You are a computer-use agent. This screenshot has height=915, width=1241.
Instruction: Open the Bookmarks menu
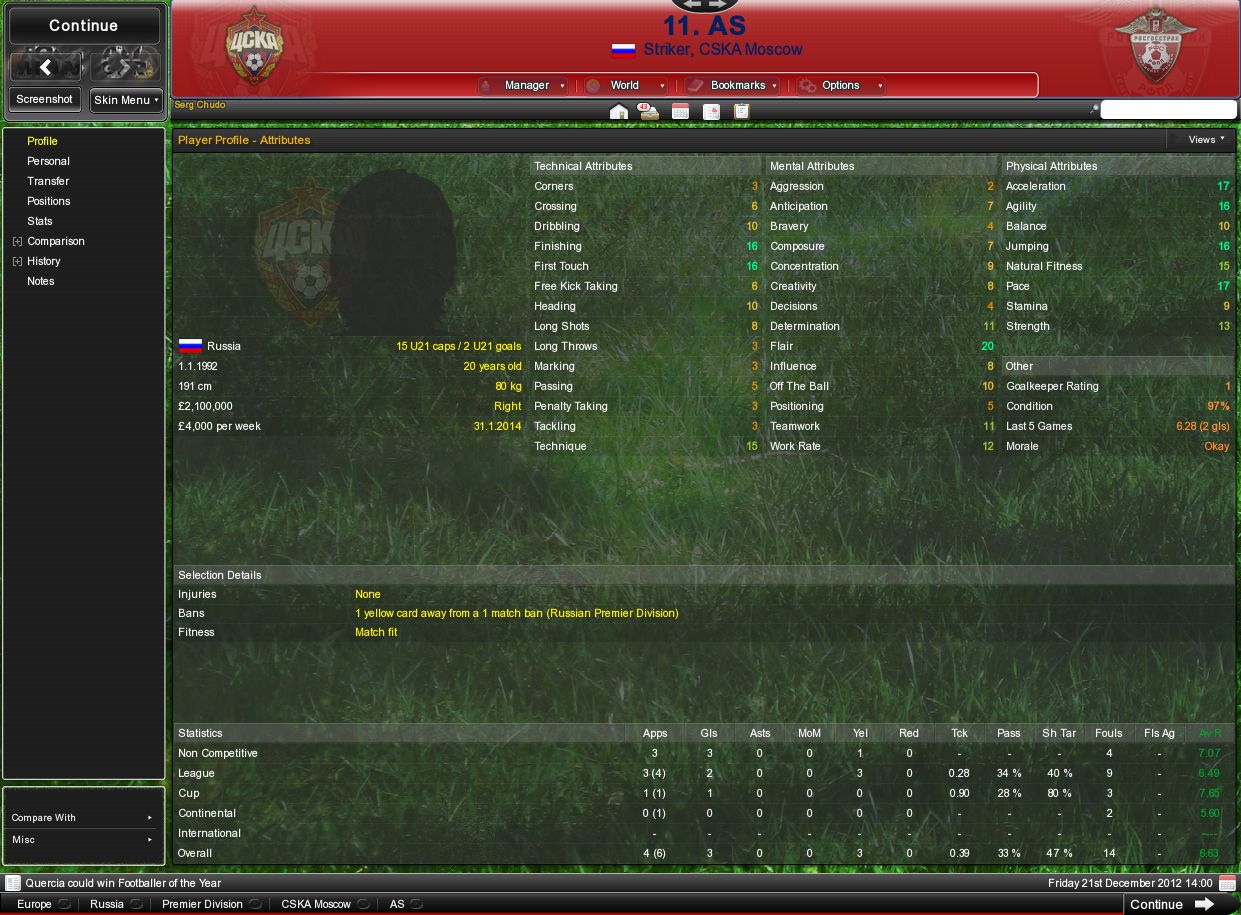tap(737, 86)
